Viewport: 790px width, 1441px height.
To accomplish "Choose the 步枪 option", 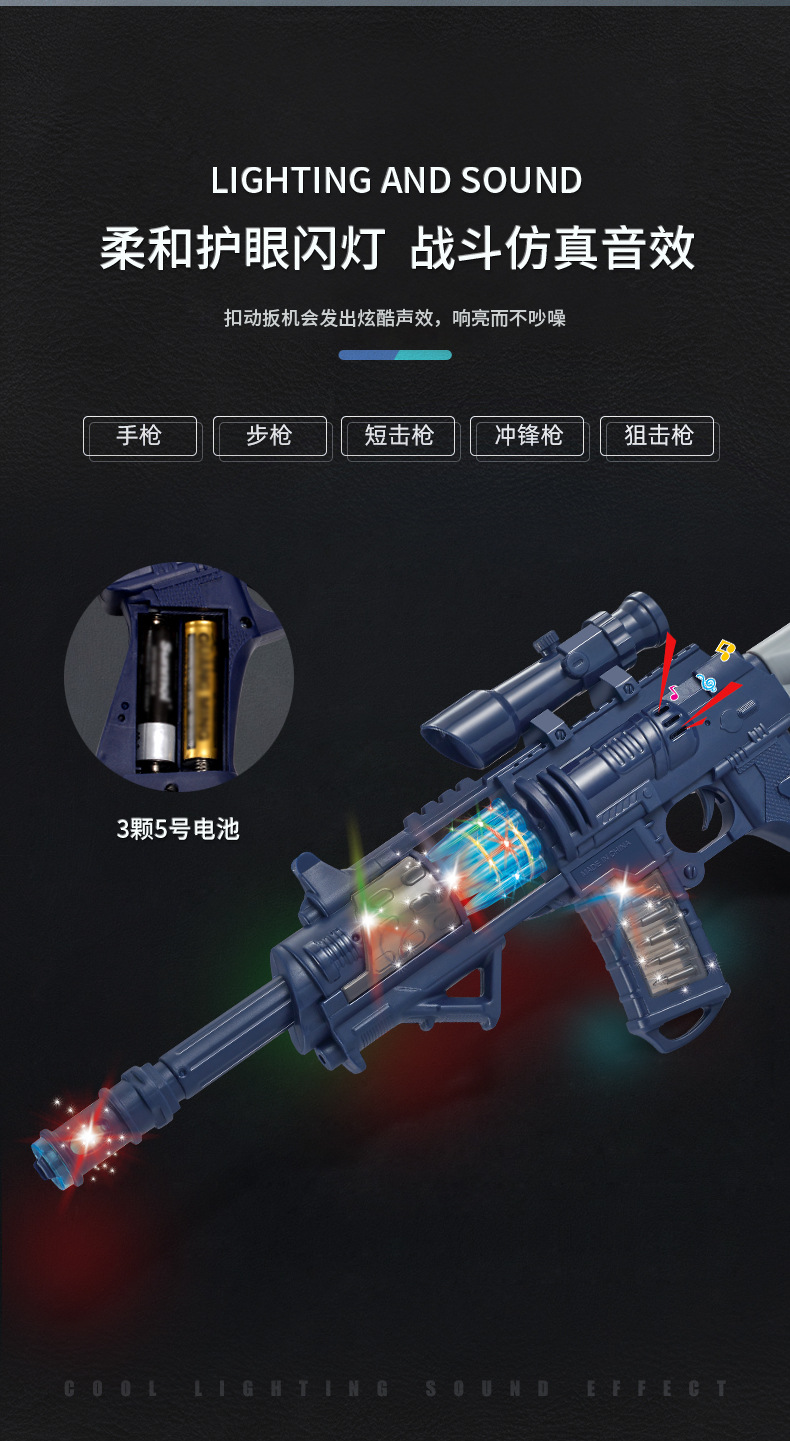I will (x=269, y=436).
